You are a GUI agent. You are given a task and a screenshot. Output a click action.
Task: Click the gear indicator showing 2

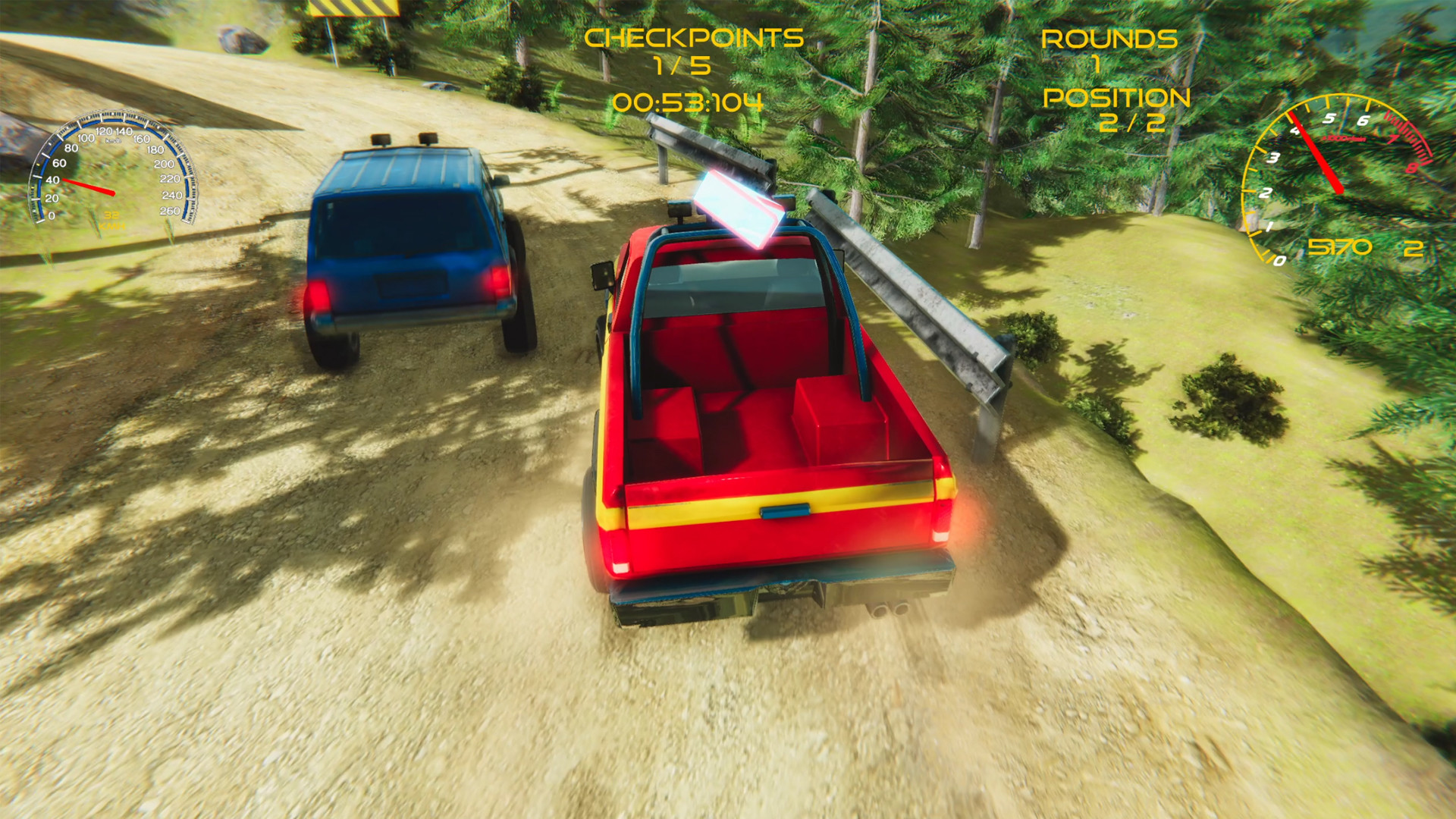pyautogui.click(x=1412, y=248)
